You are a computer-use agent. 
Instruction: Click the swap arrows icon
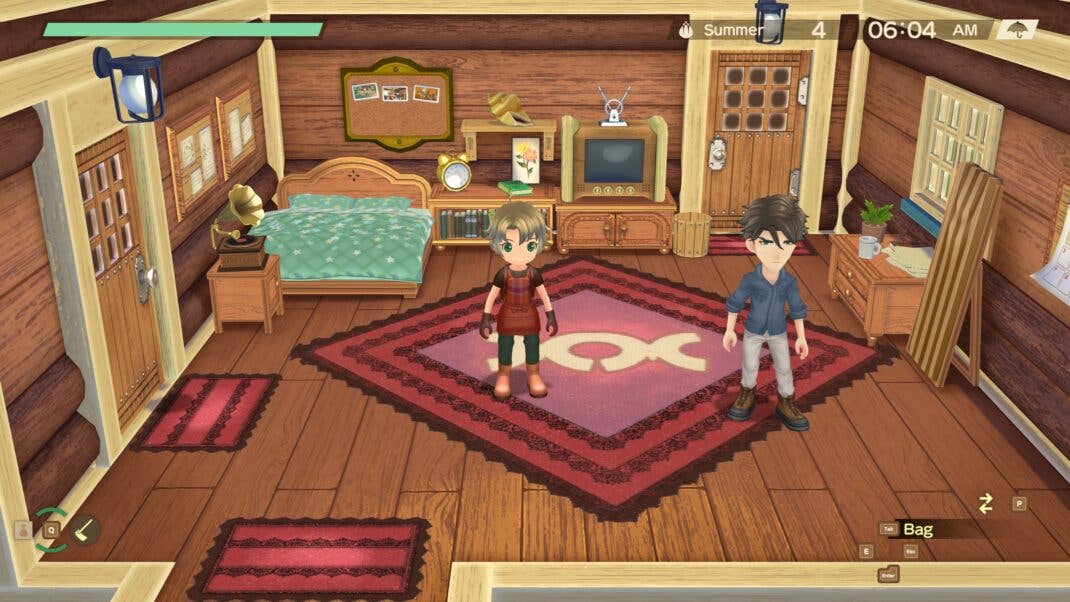coord(986,504)
